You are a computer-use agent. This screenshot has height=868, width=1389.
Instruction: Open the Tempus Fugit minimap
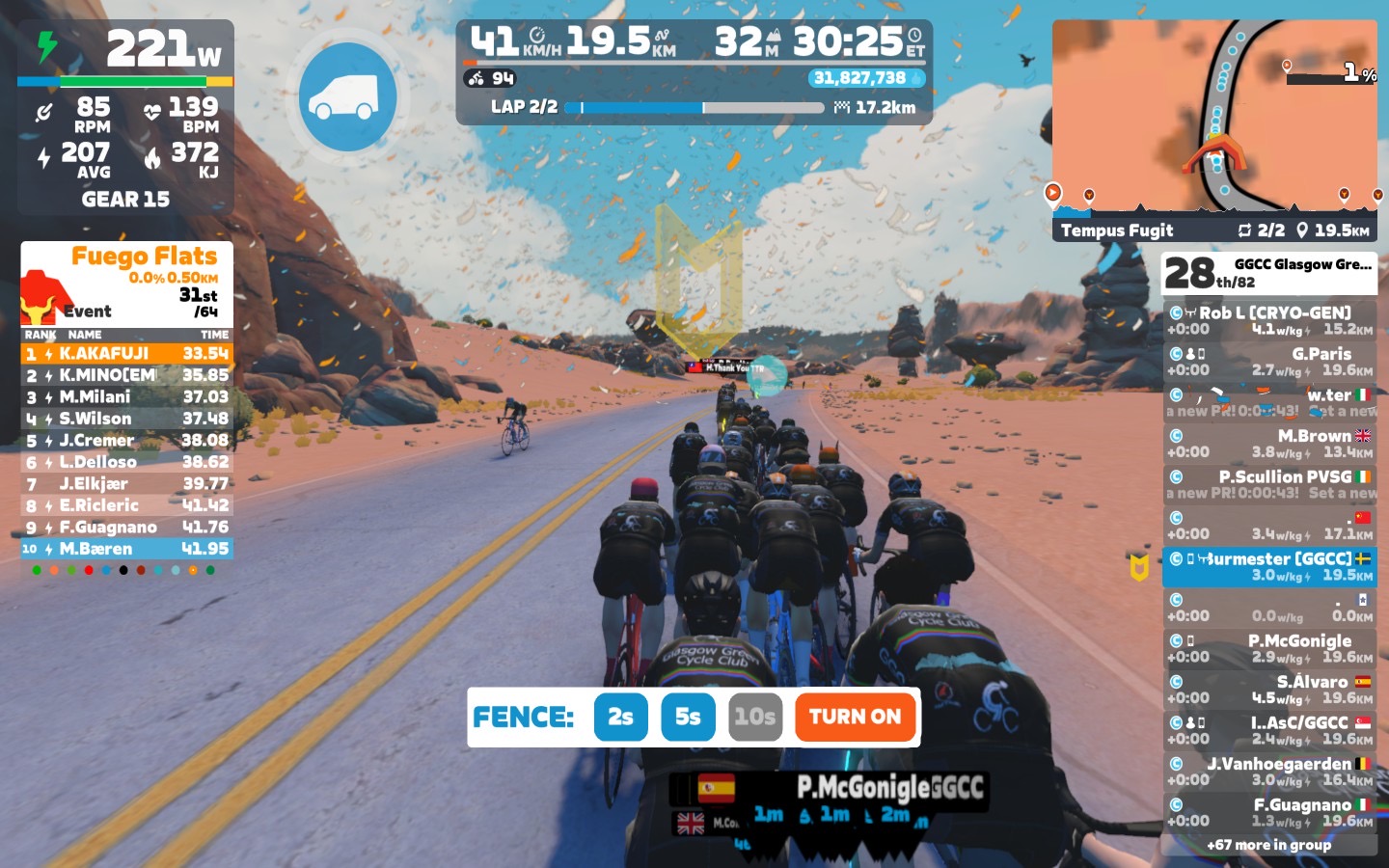(1214, 121)
